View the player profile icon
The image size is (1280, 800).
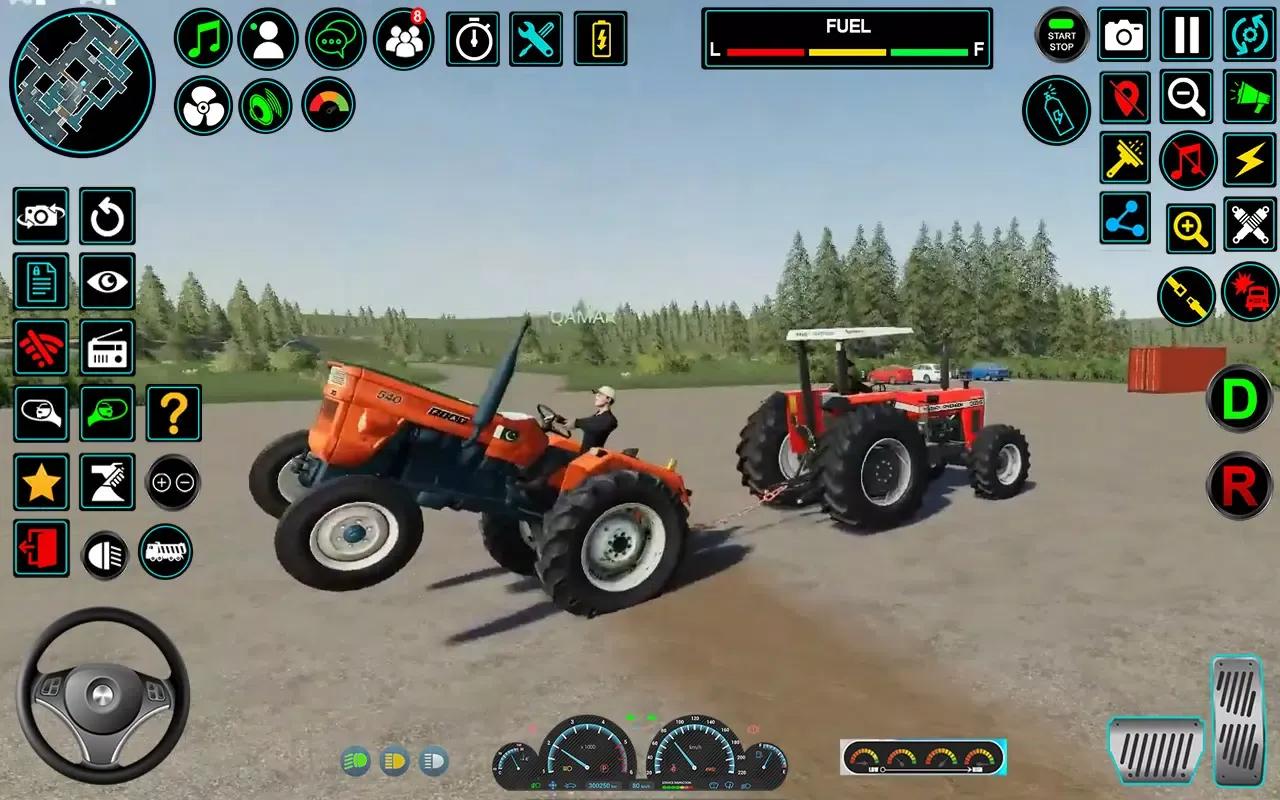point(265,40)
